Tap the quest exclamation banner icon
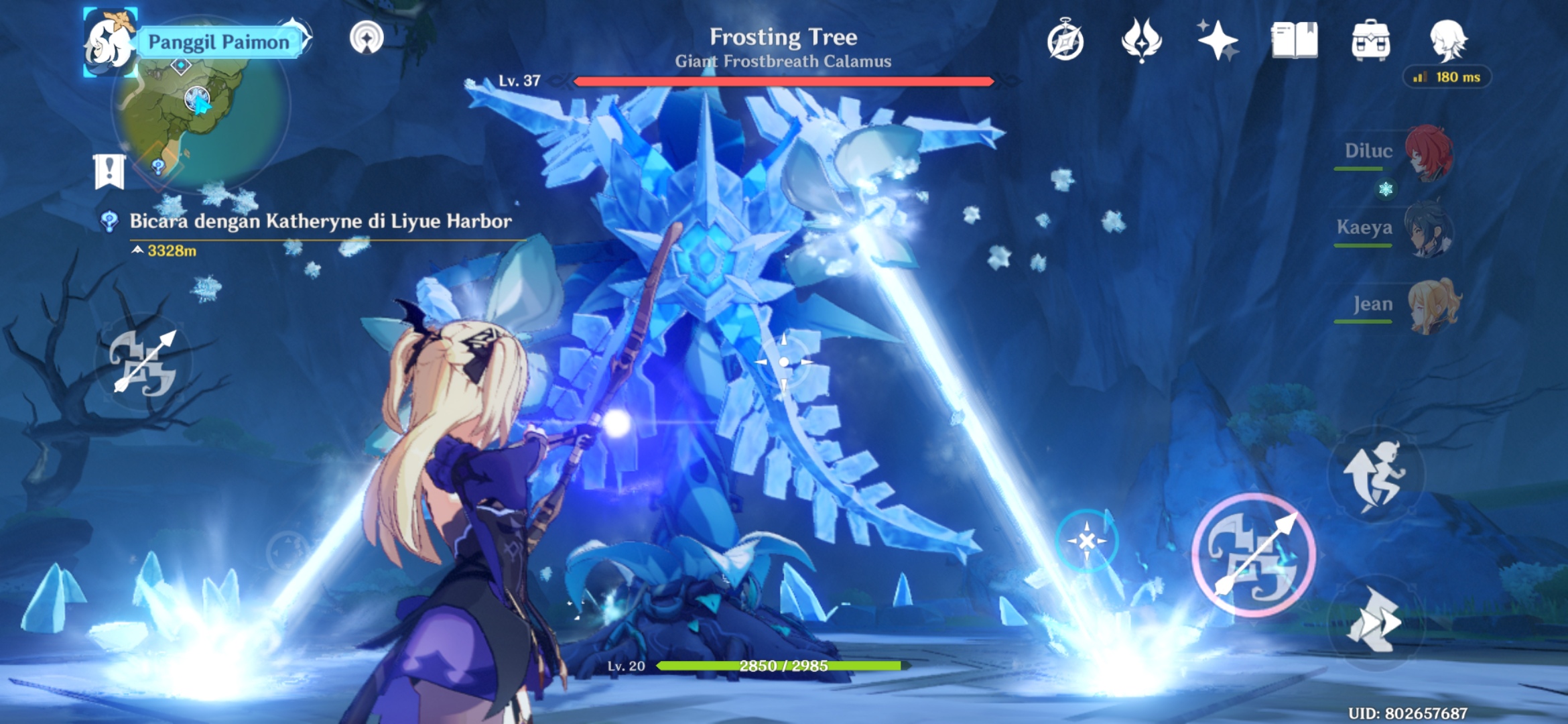Image resolution: width=1568 pixels, height=724 pixels. tap(109, 171)
